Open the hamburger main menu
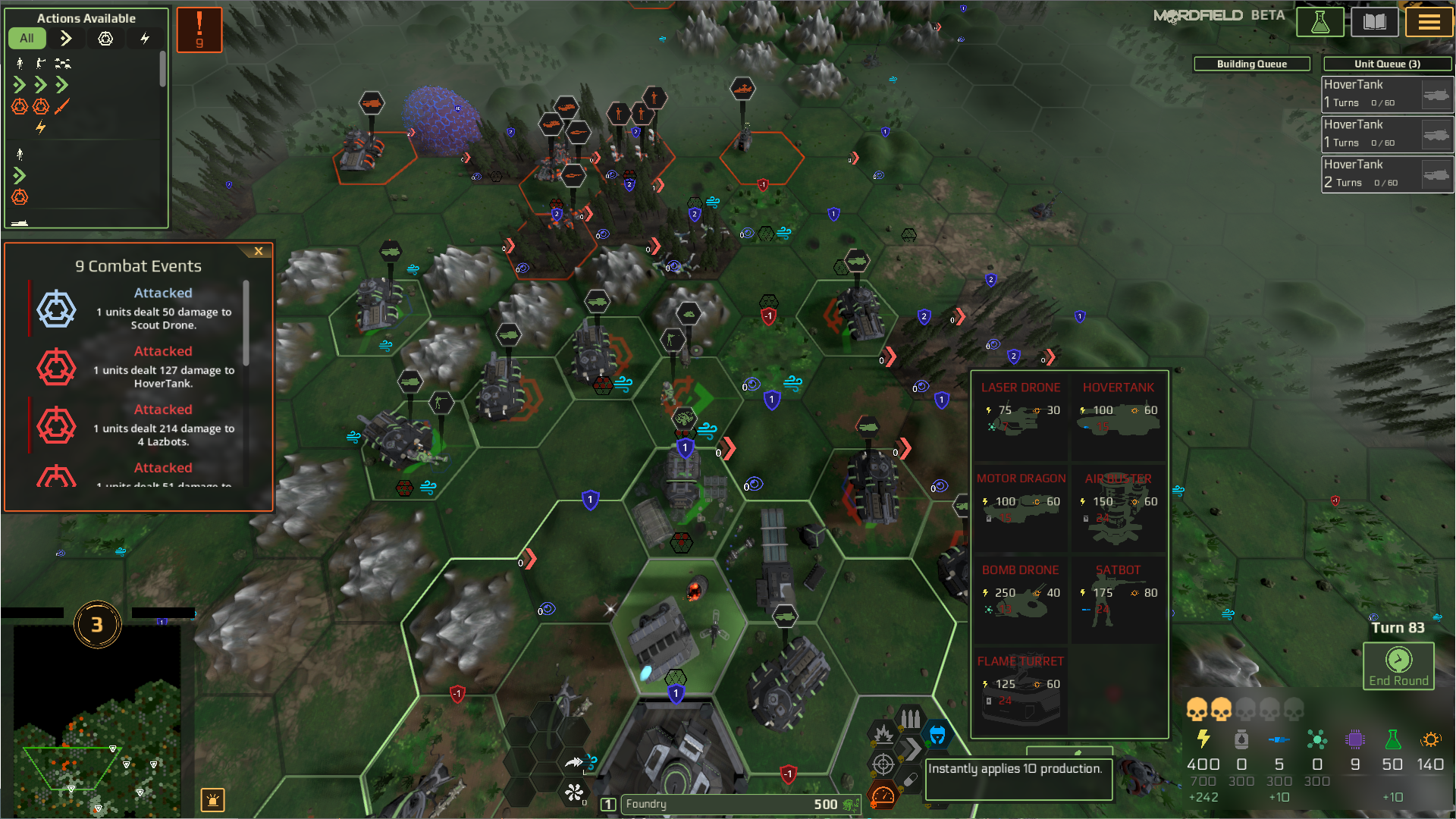Screen dimensions: 1456x819 [1429, 22]
